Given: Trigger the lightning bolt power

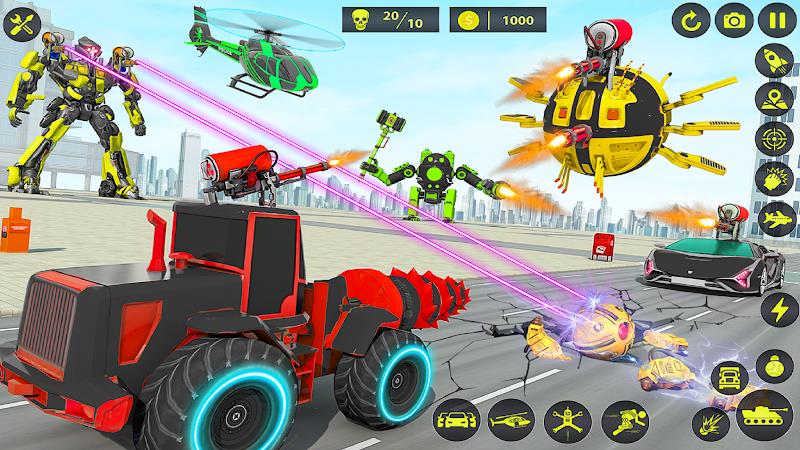Looking at the screenshot, I should coord(776,306).
